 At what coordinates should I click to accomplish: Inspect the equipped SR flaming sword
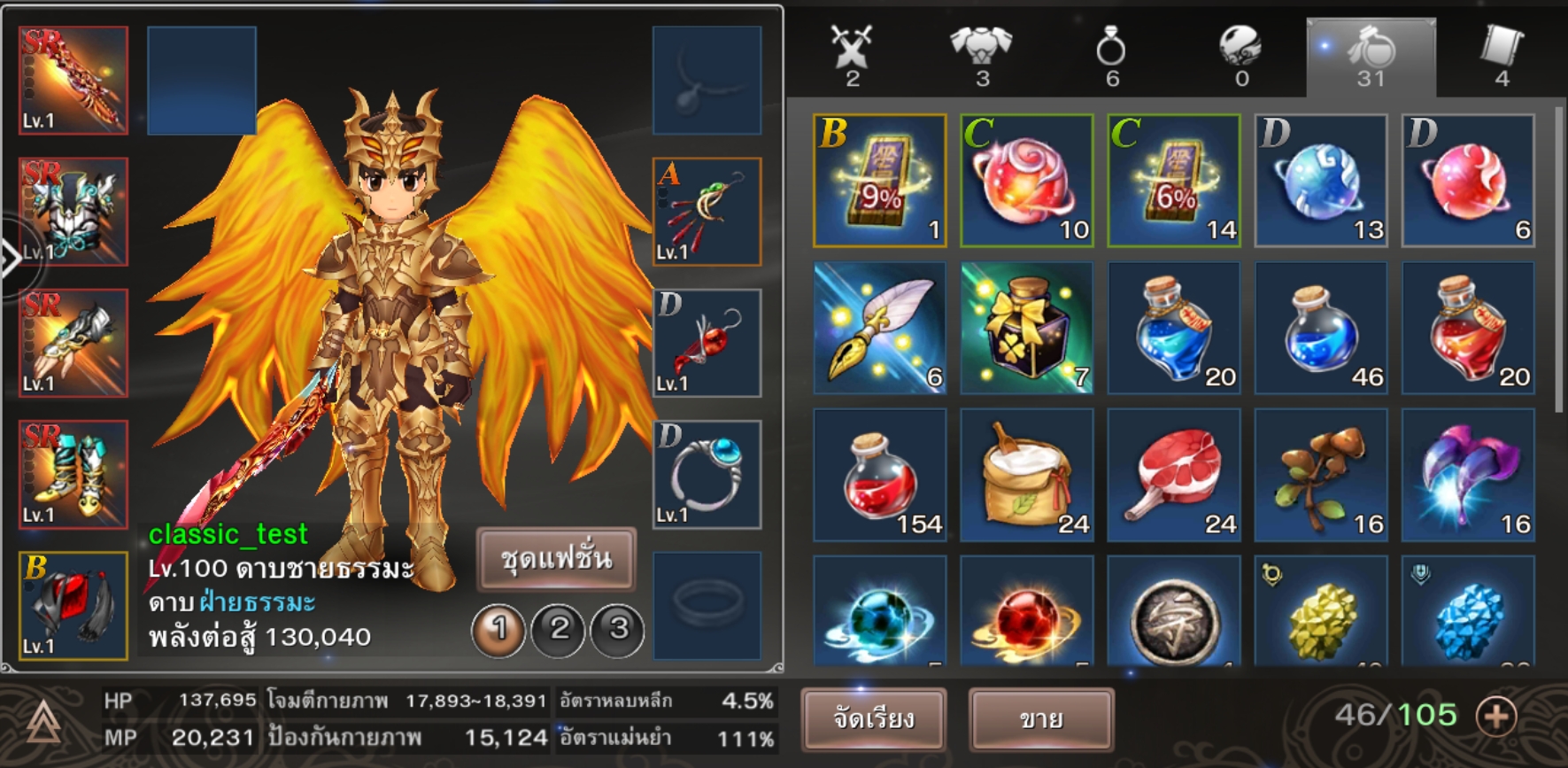point(73,81)
